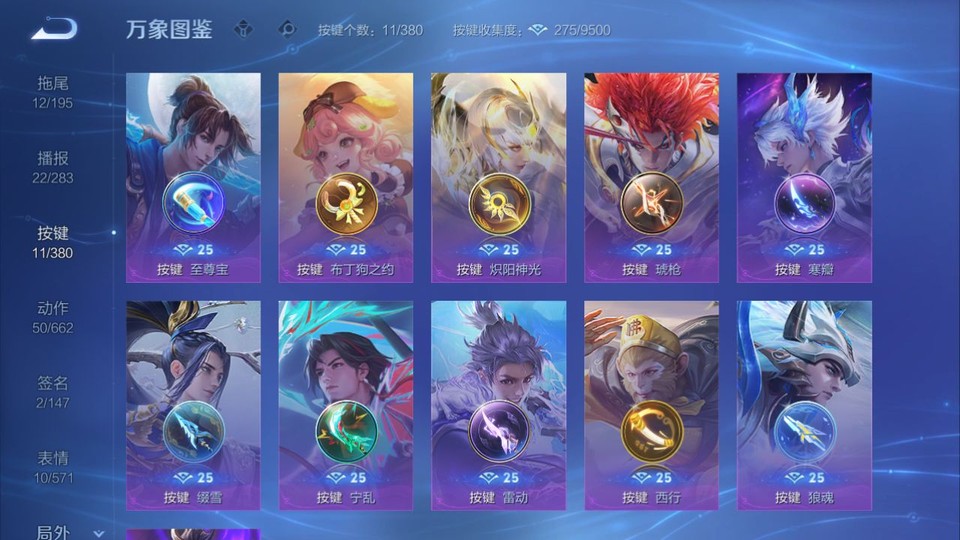
Task: Choose the 布丁狗之约 button skin card
Action: [x=346, y=178]
